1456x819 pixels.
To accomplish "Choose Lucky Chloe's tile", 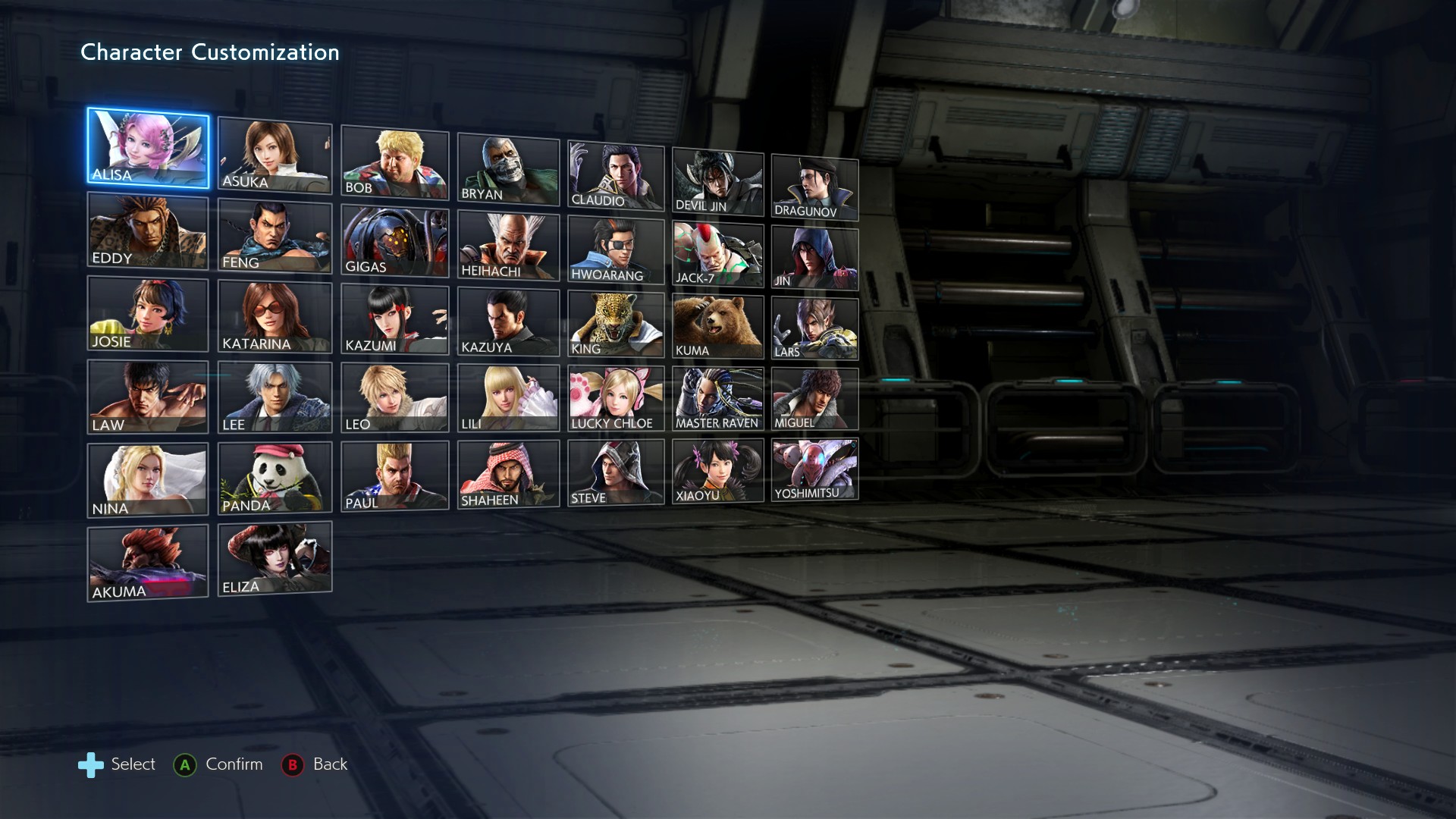I will click(616, 399).
